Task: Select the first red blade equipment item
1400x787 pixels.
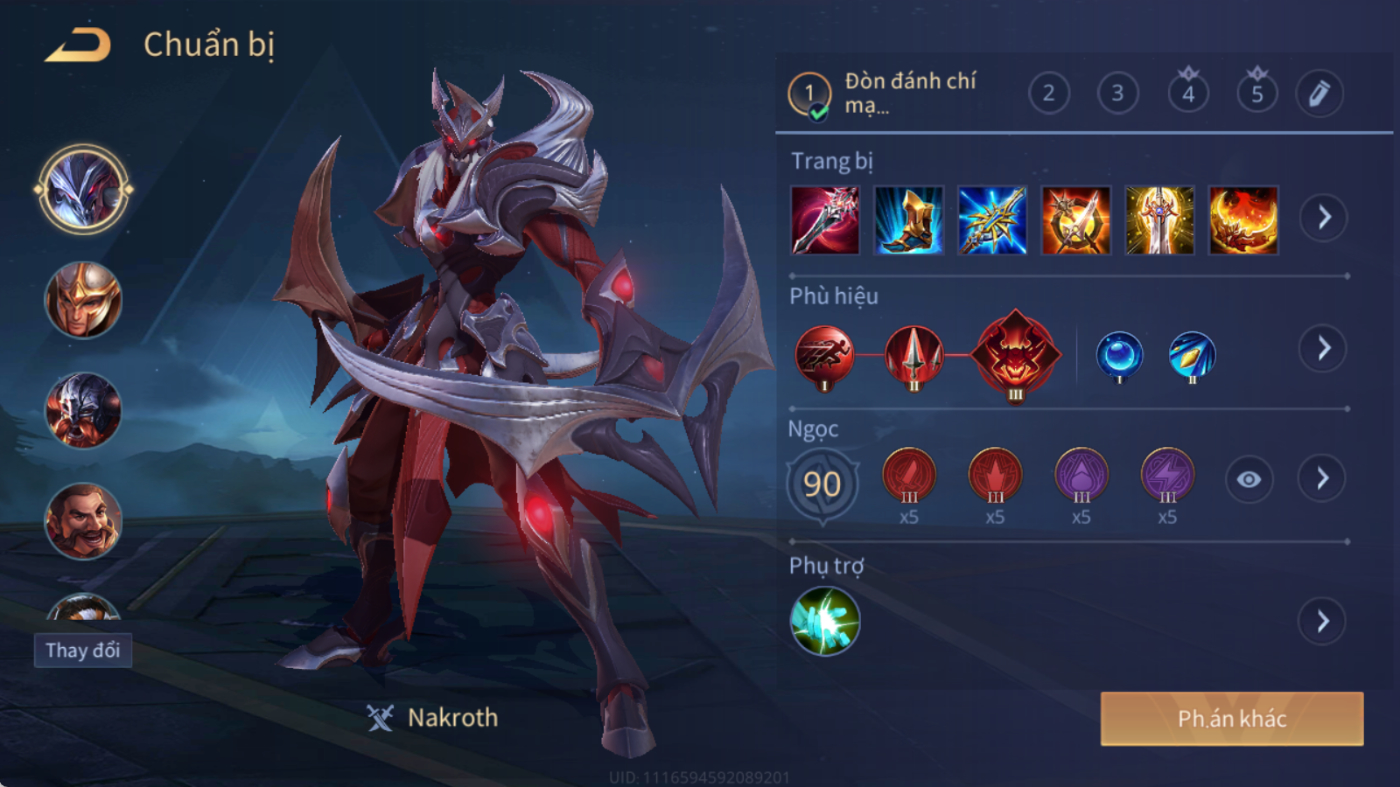Action: tap(825, 220)
